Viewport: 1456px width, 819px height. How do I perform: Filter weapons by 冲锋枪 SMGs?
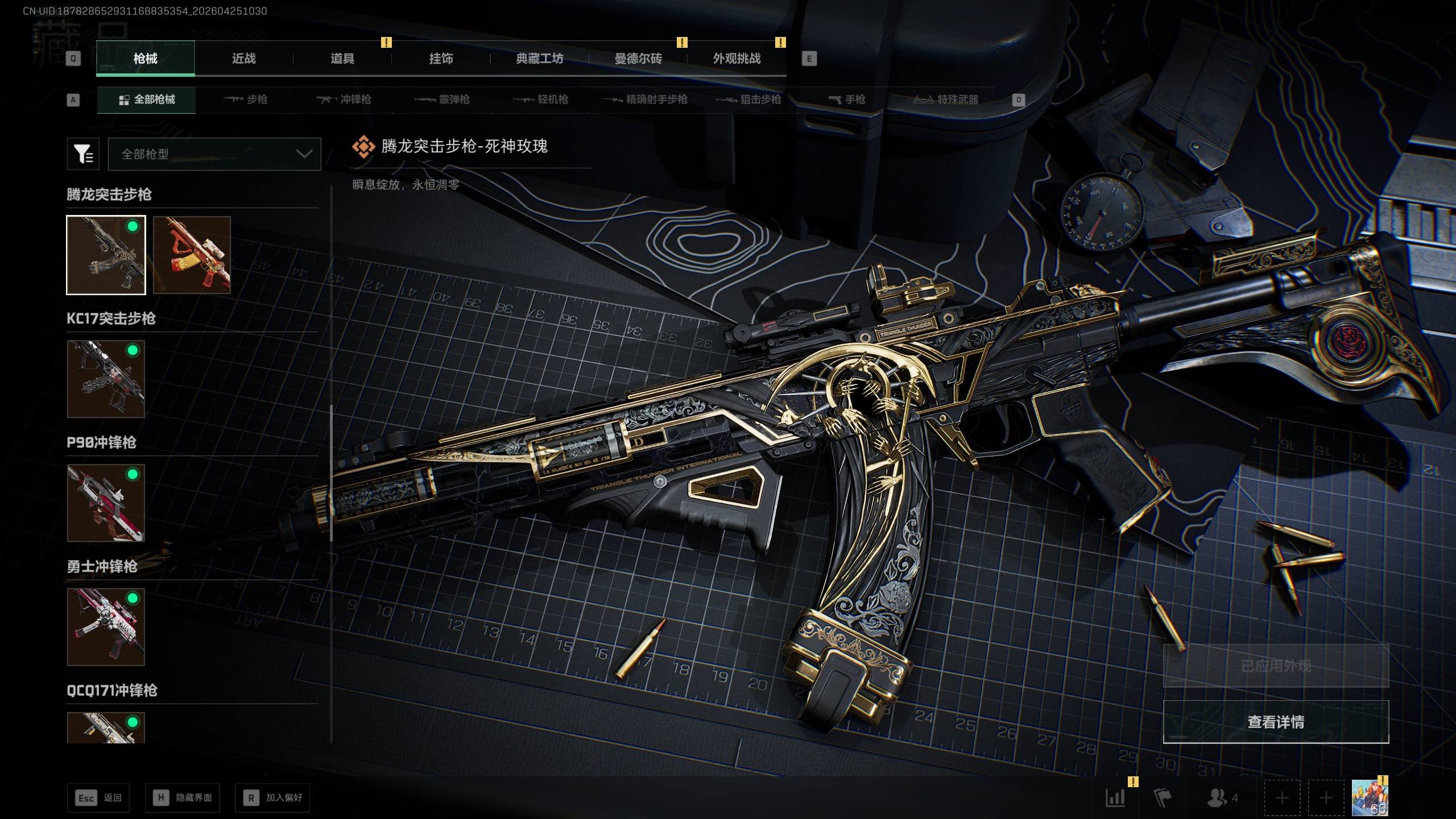coord(344,100)
